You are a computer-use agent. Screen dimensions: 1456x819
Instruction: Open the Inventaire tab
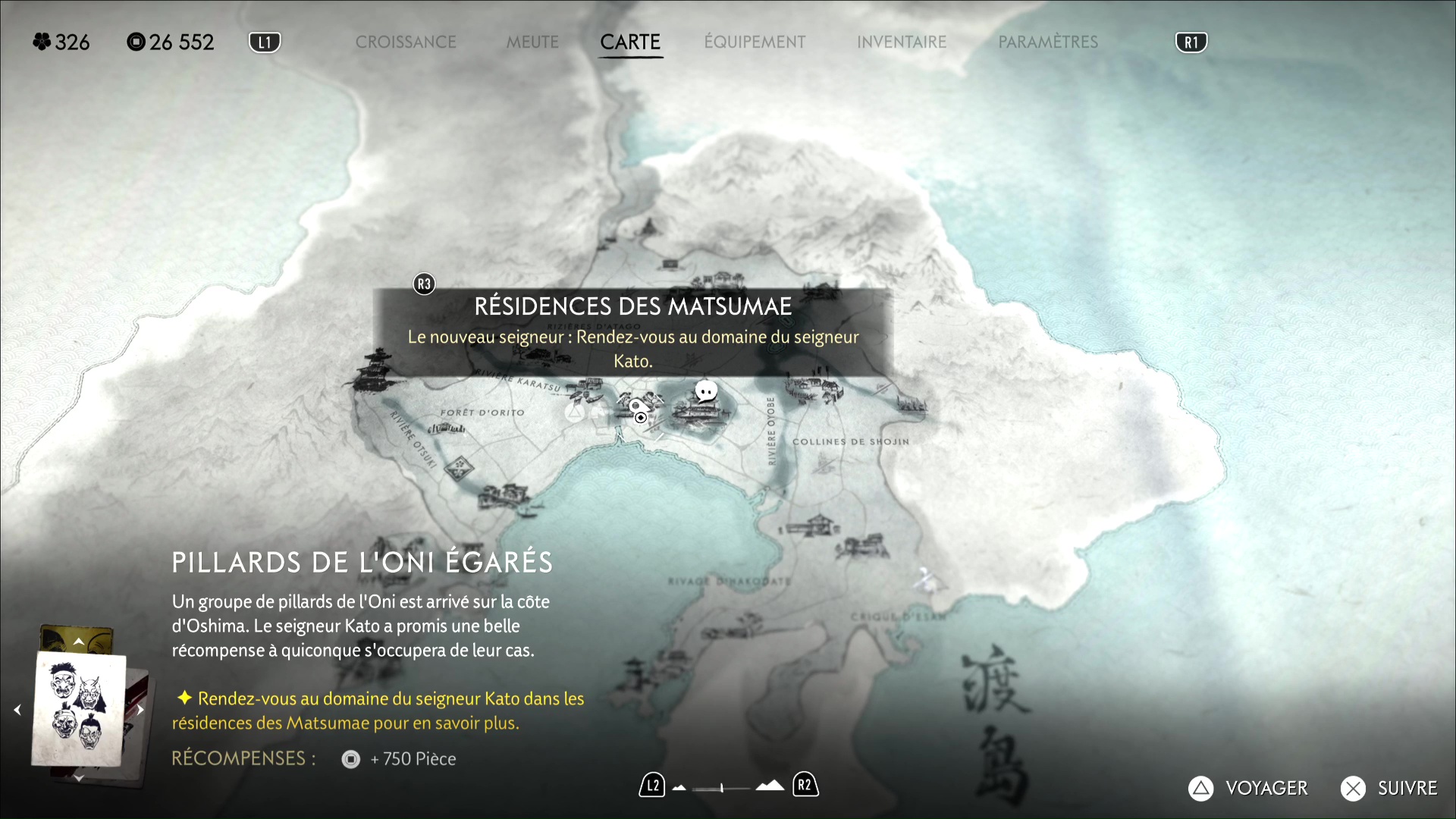pos(902,42)
